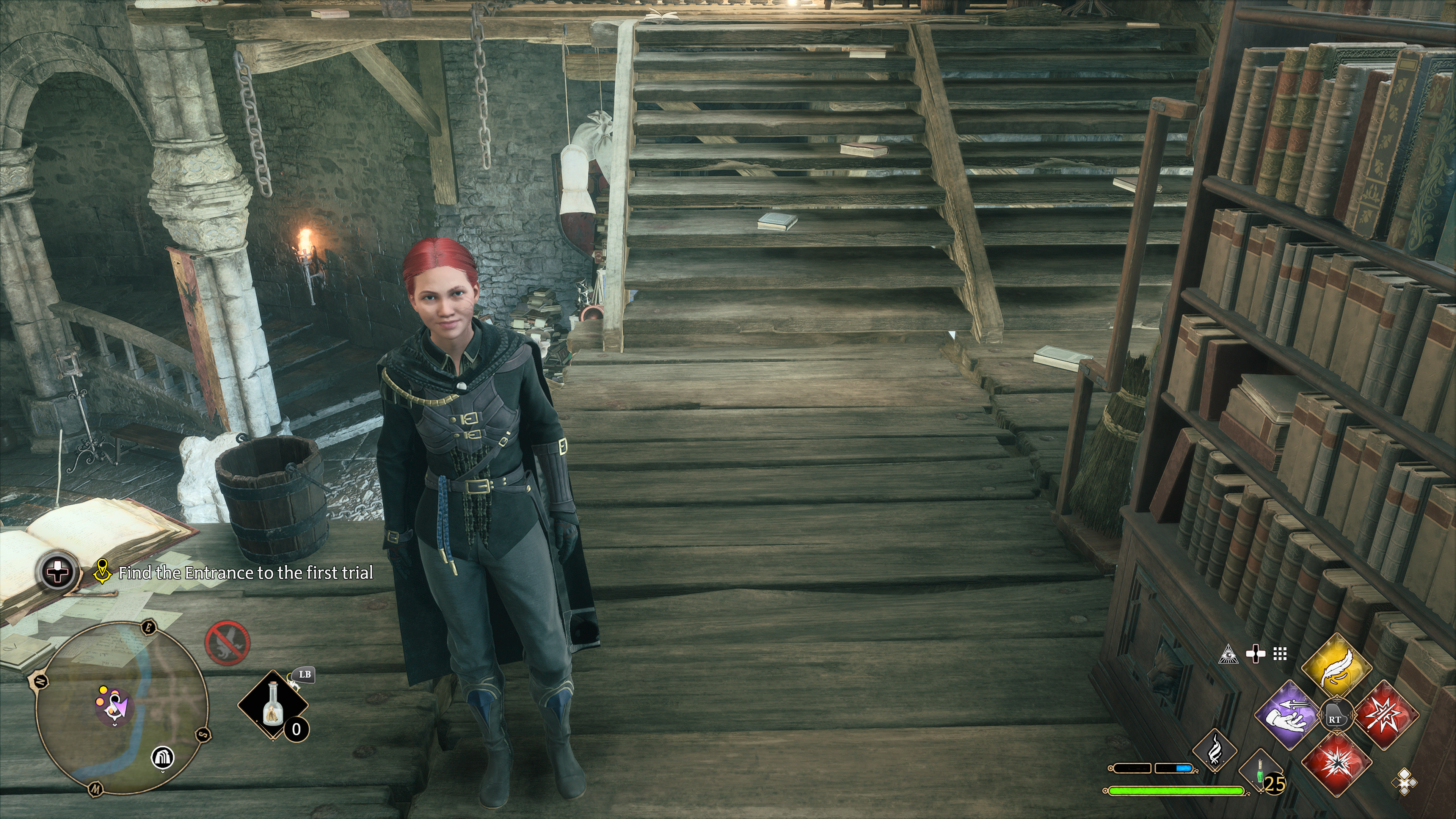The width and height of the screenshot is (1456, 819).
Task: Activate the eye-in-triangle Revelio icon
Action: (1228, 654)
